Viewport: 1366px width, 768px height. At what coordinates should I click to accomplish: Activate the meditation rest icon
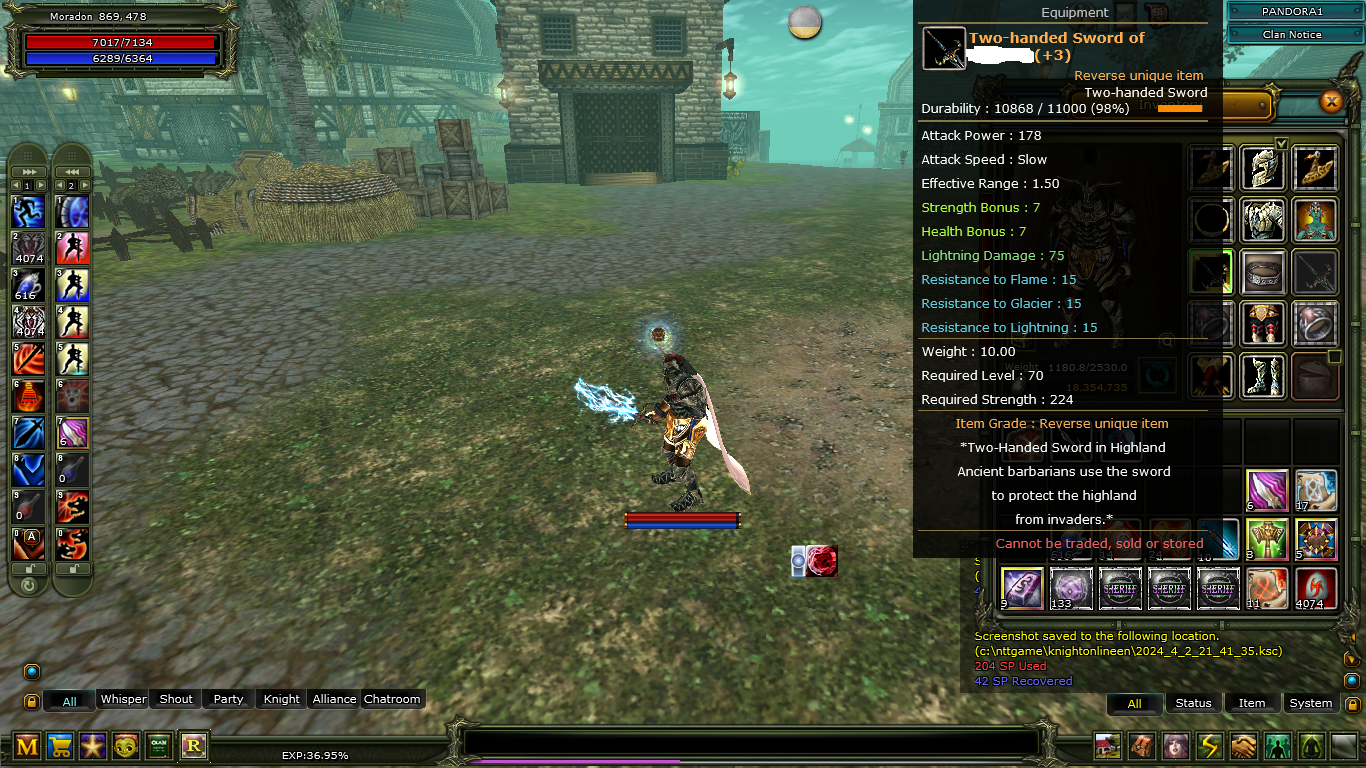point(1311,746)
